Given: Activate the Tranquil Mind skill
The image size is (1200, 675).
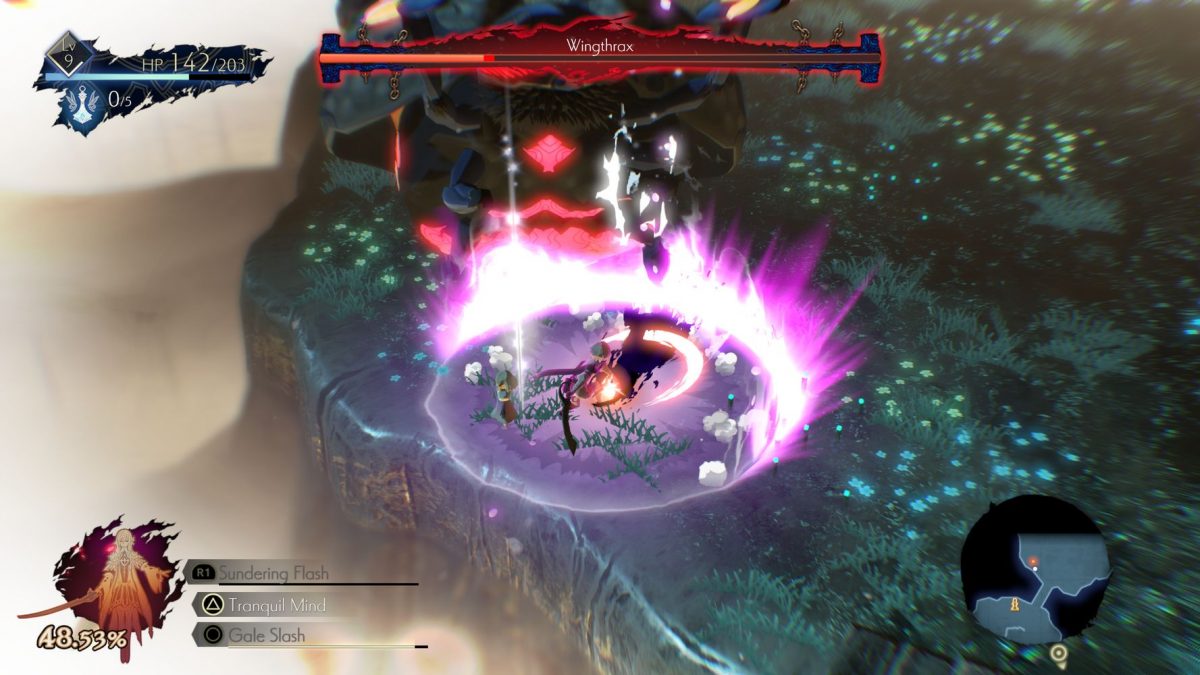Looking at the screenshot, I should [x=275, y=605].
